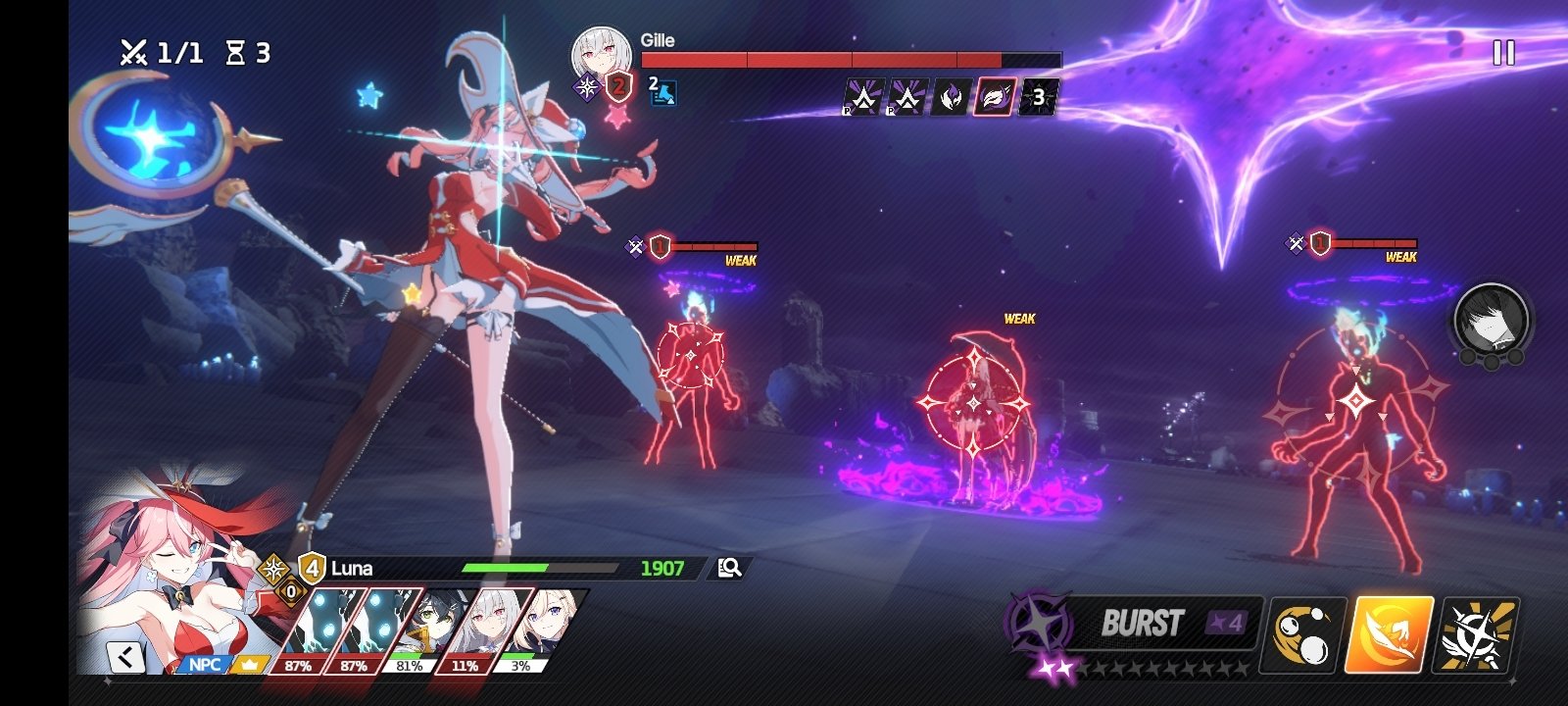The height and width of the screenshot is (706, 1568).
Task: Choose the radiant staff skill icon
Action: (x=1477, y=633)
